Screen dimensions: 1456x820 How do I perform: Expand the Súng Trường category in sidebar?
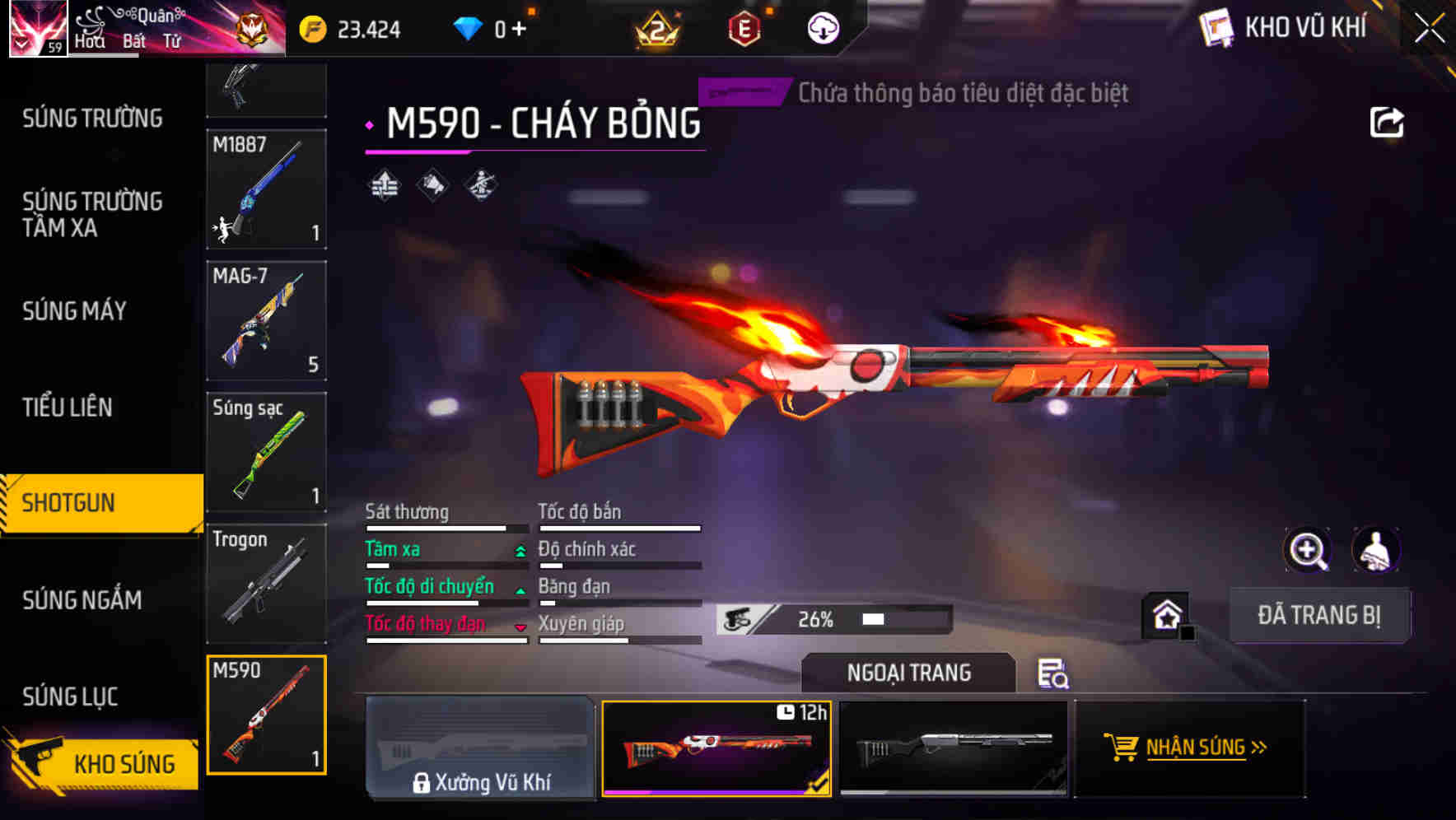point(92,119)
